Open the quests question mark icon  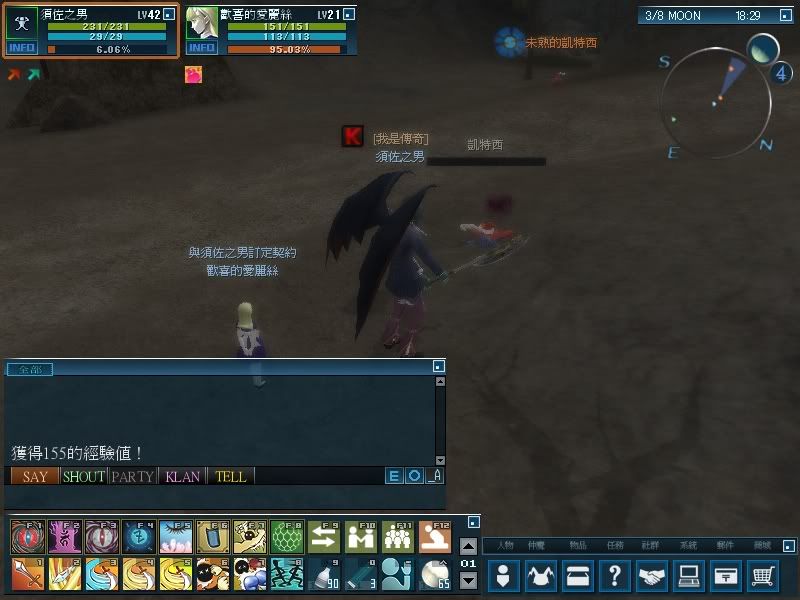616,576
